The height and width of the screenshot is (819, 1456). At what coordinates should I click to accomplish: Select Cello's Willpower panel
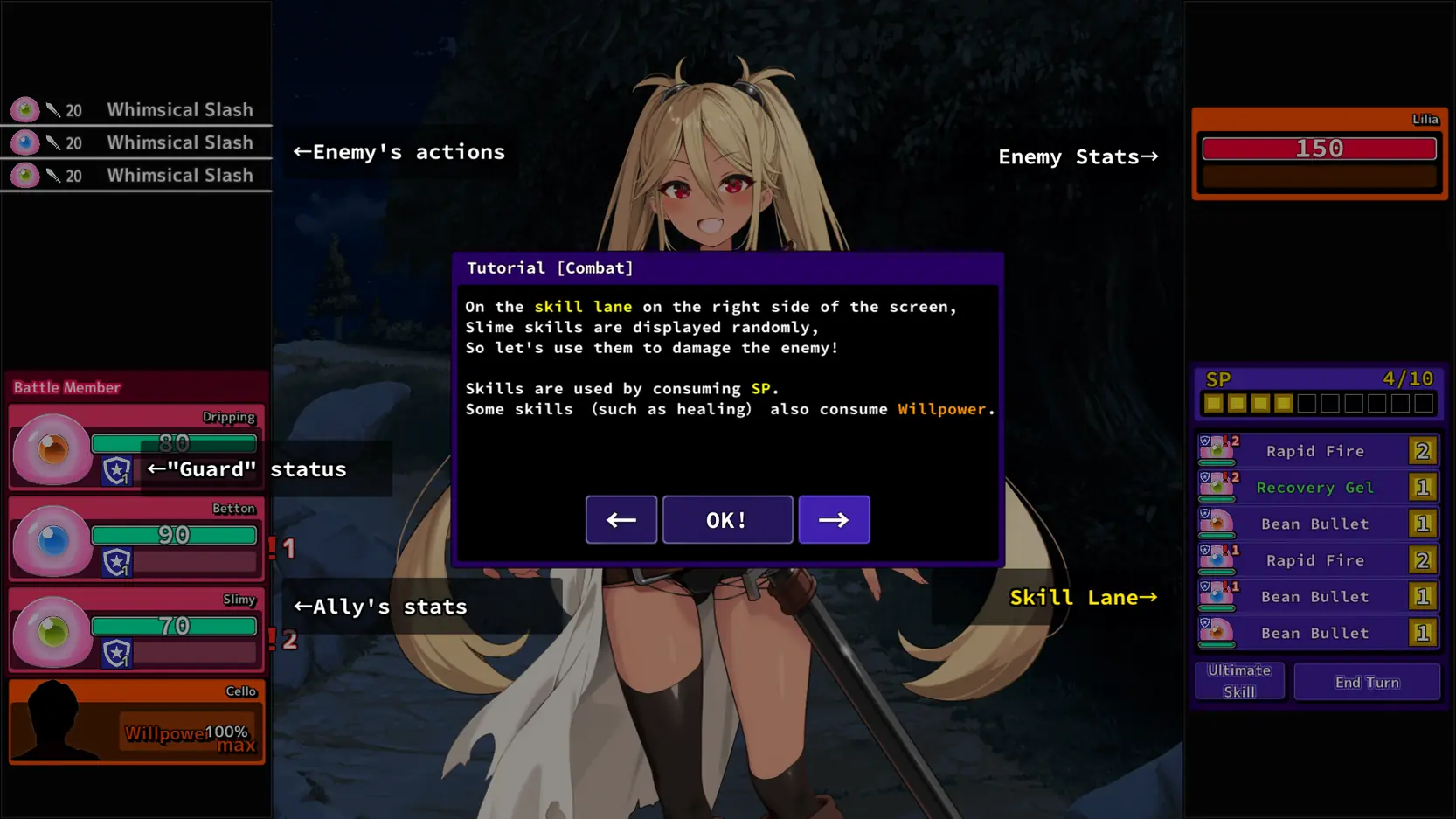(x=136, y=722)
